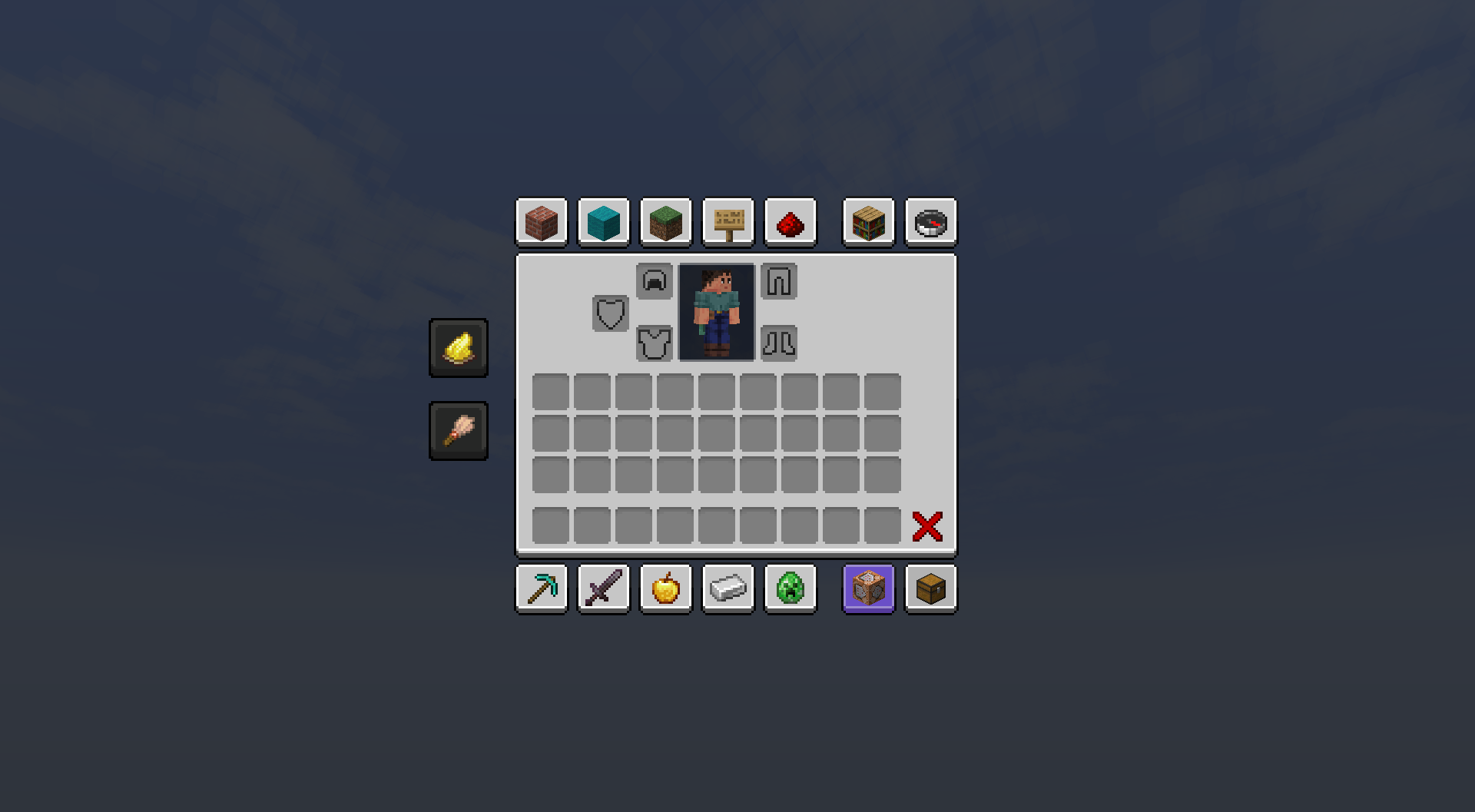Pick the compass from the top row
The width and height of the screenshot is (1475, 812).
click(x=930, y=223)
